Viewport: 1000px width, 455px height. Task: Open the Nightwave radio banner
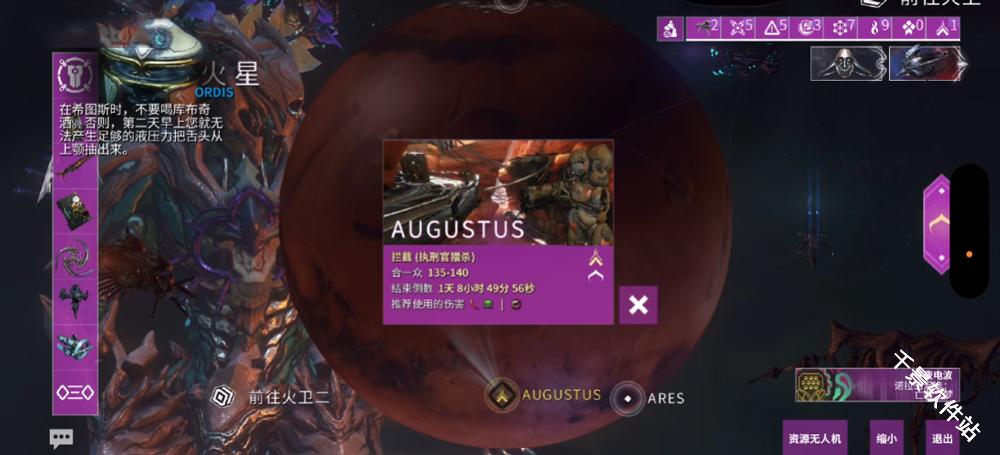pyautogui.click(x=876, y=385)
